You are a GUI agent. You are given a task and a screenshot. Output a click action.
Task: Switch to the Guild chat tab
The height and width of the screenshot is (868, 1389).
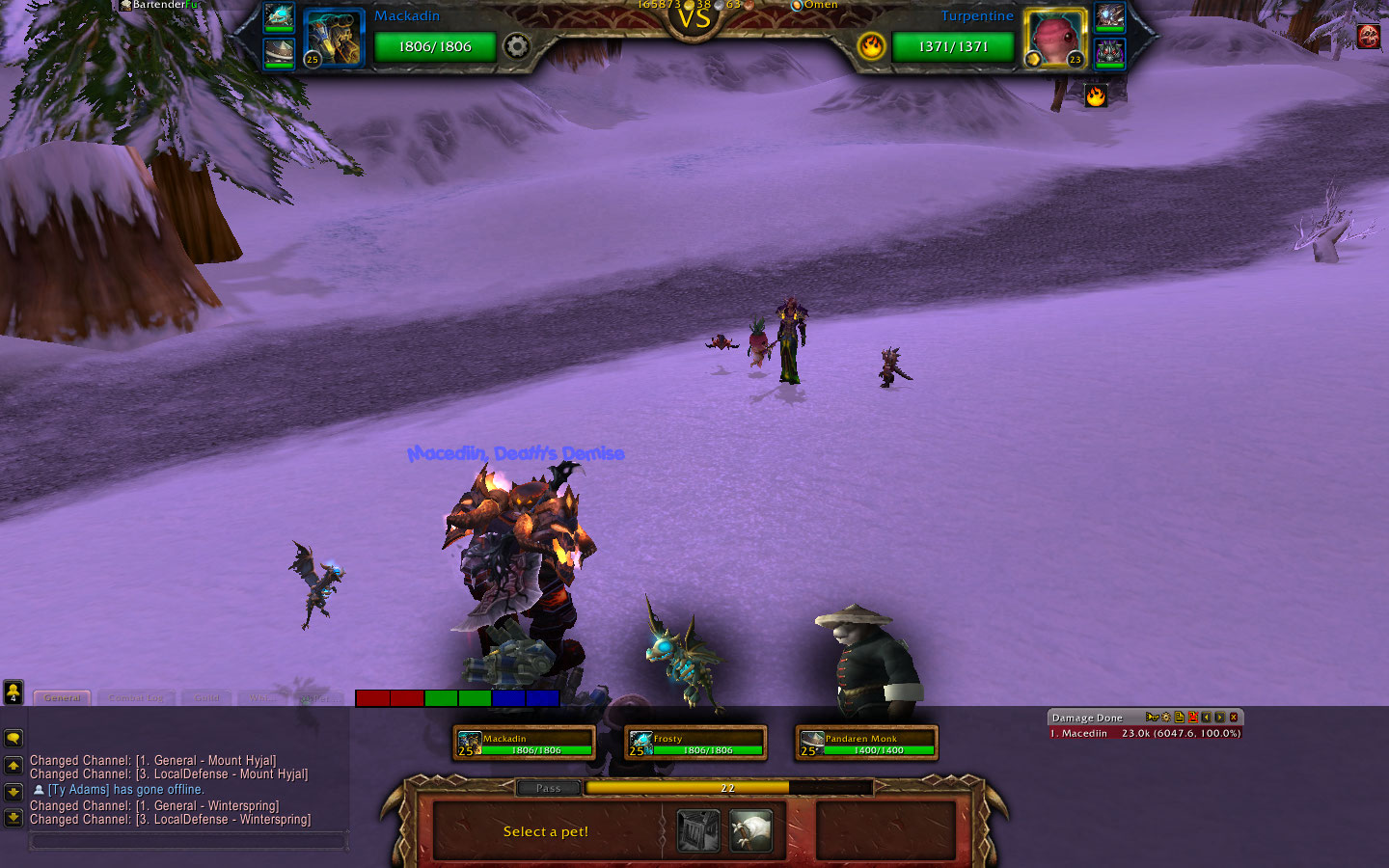point(206,697)
